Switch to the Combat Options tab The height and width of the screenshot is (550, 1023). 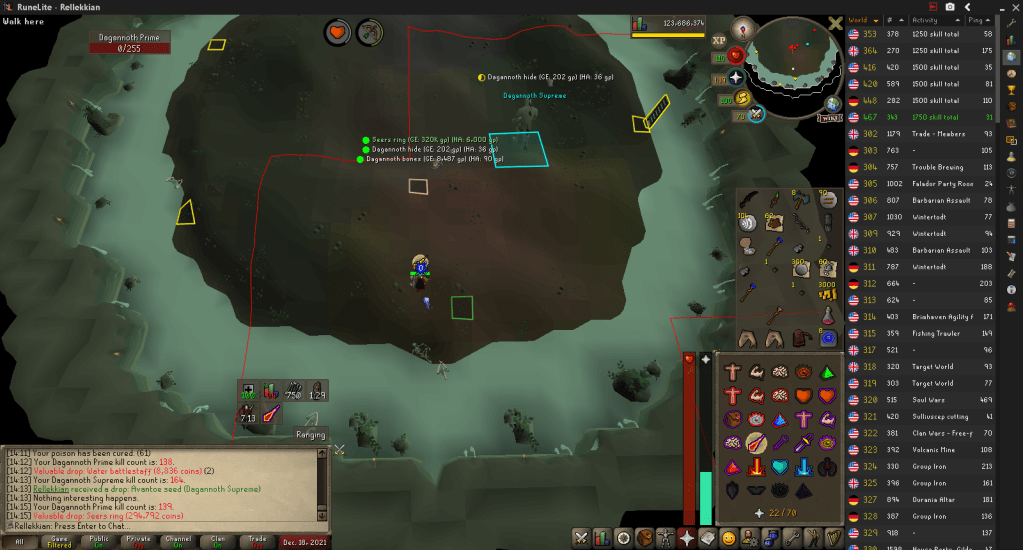tap(580, 538)
